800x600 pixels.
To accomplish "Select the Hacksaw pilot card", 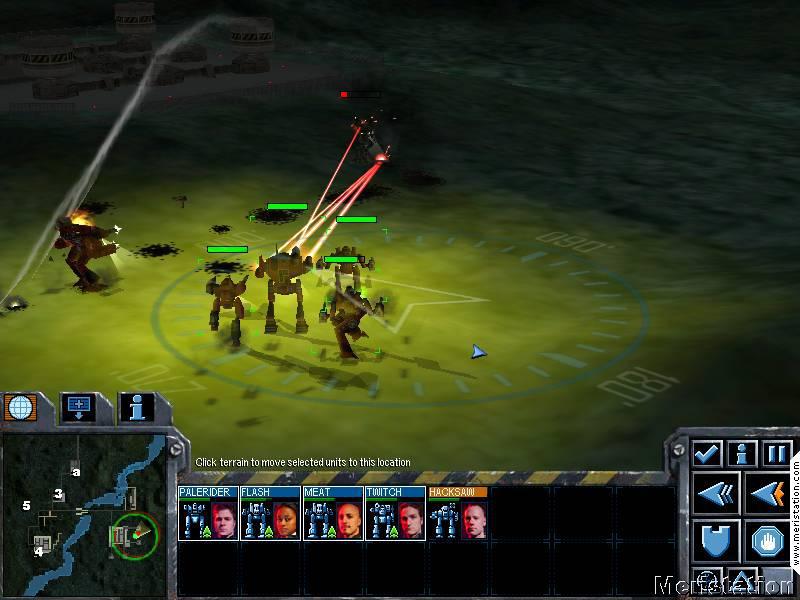I will [x=457, y=514].
